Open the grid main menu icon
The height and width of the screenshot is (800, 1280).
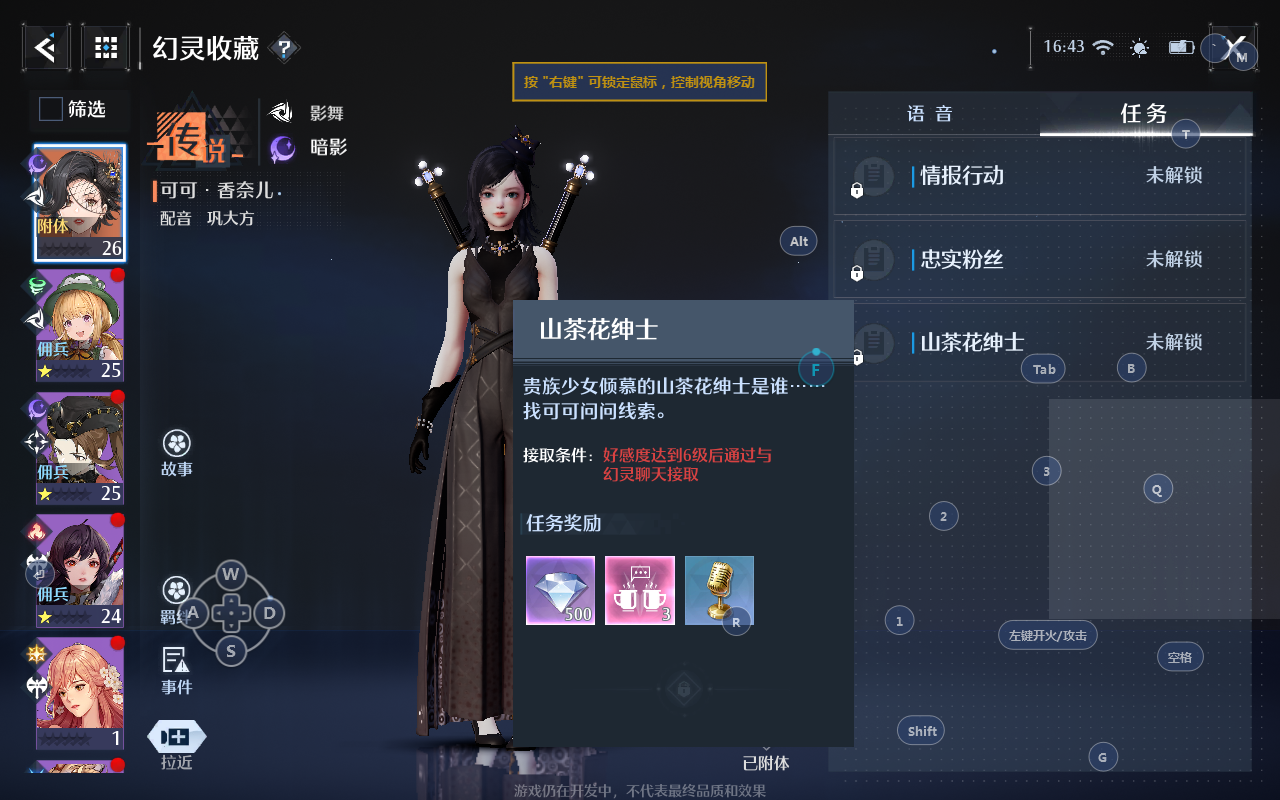[106, 47]
